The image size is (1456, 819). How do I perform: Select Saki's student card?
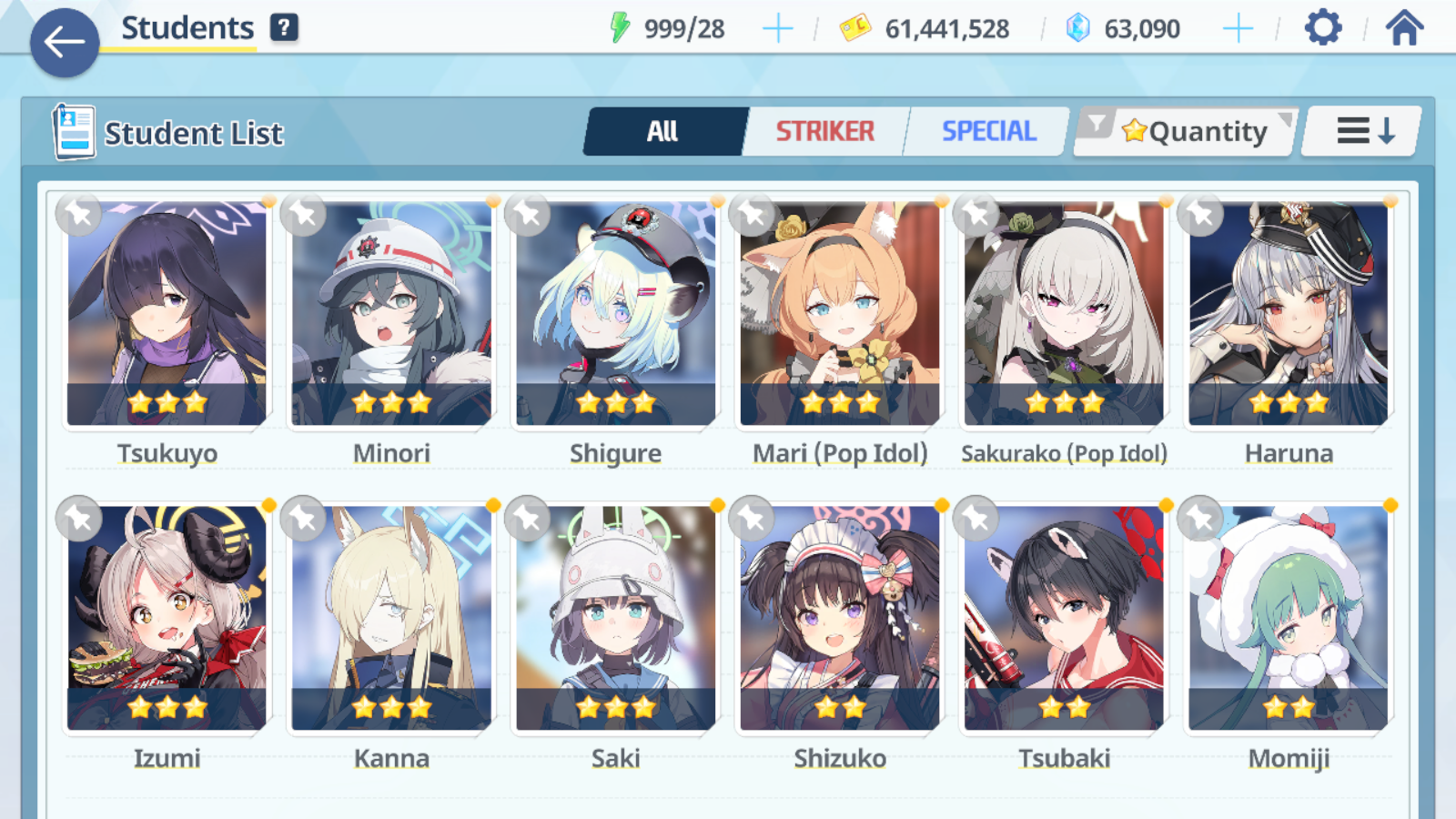pyautogui.click(x=616, y=619)
